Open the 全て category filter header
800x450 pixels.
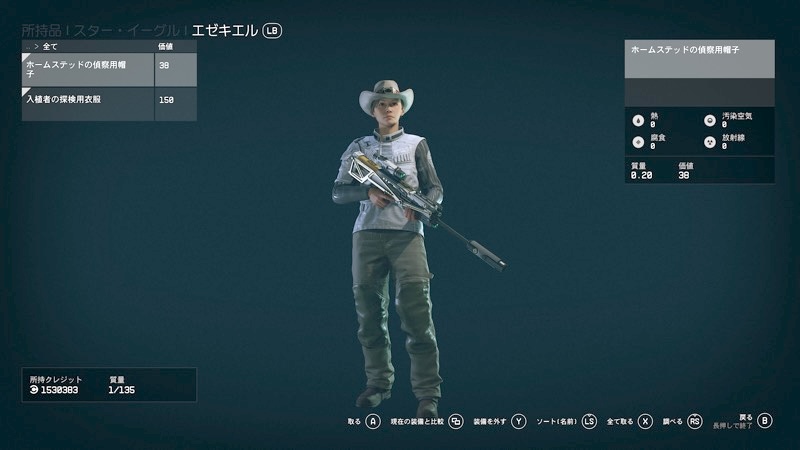tap(50, 46)
